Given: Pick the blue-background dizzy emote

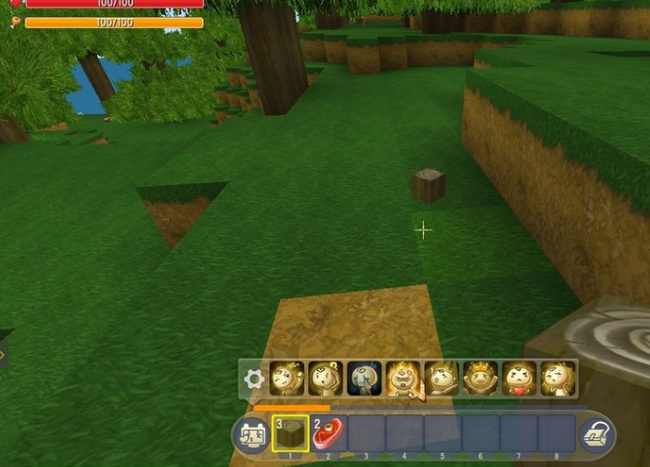Looking at the screenshot, I should click(x=364, y=379).
